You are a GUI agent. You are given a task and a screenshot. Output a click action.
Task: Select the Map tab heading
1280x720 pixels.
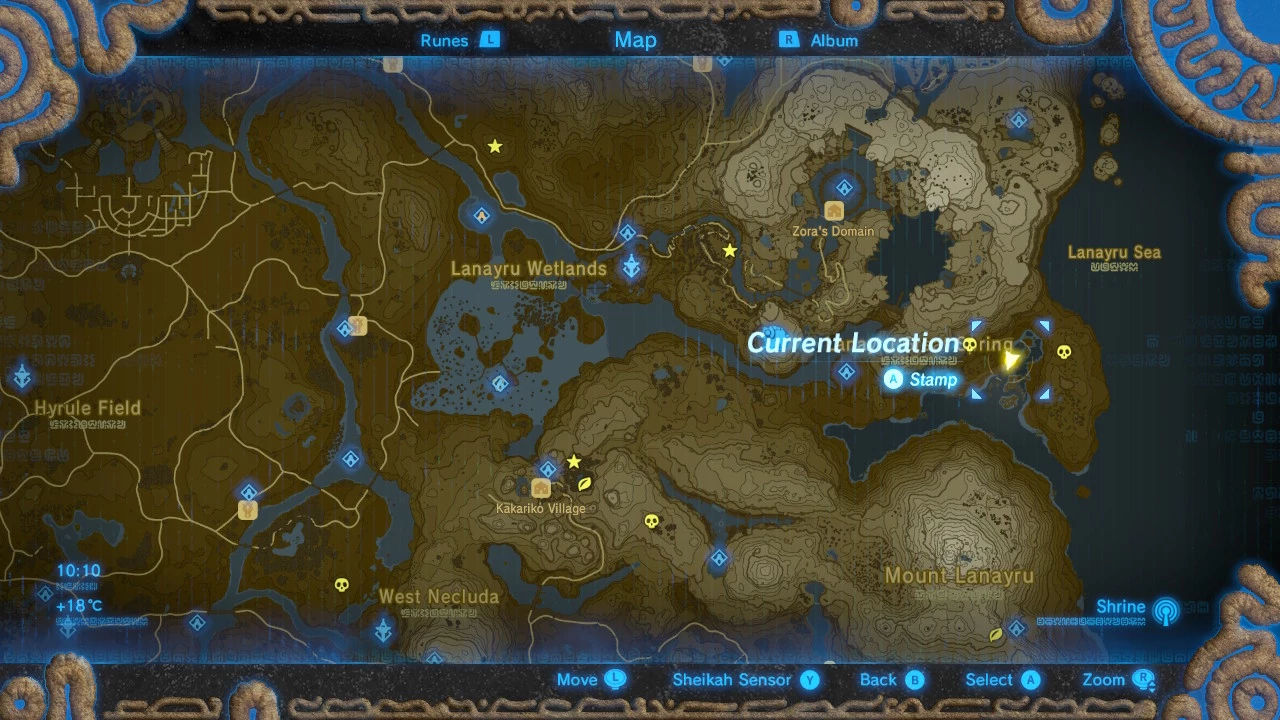[635, 40]
